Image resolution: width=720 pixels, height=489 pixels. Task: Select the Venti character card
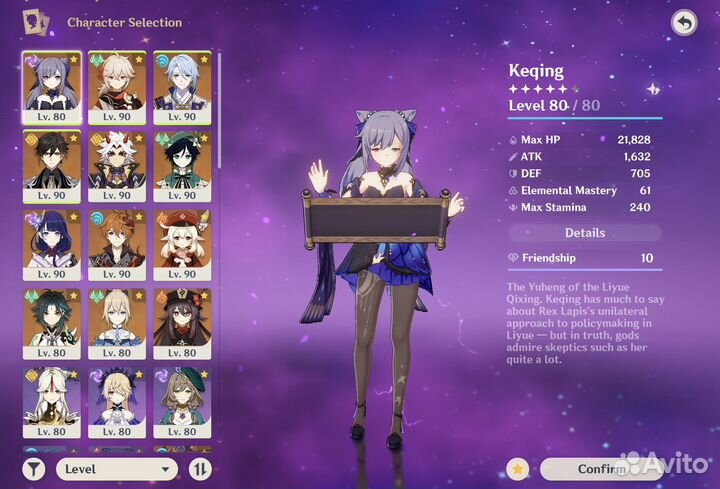click(x=181, y=164)
